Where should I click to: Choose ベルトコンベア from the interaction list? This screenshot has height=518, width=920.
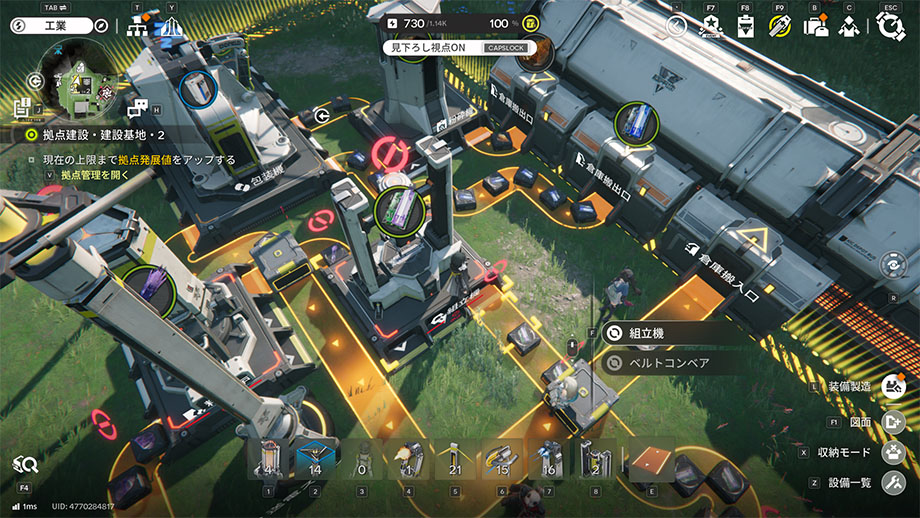[668, 363]
